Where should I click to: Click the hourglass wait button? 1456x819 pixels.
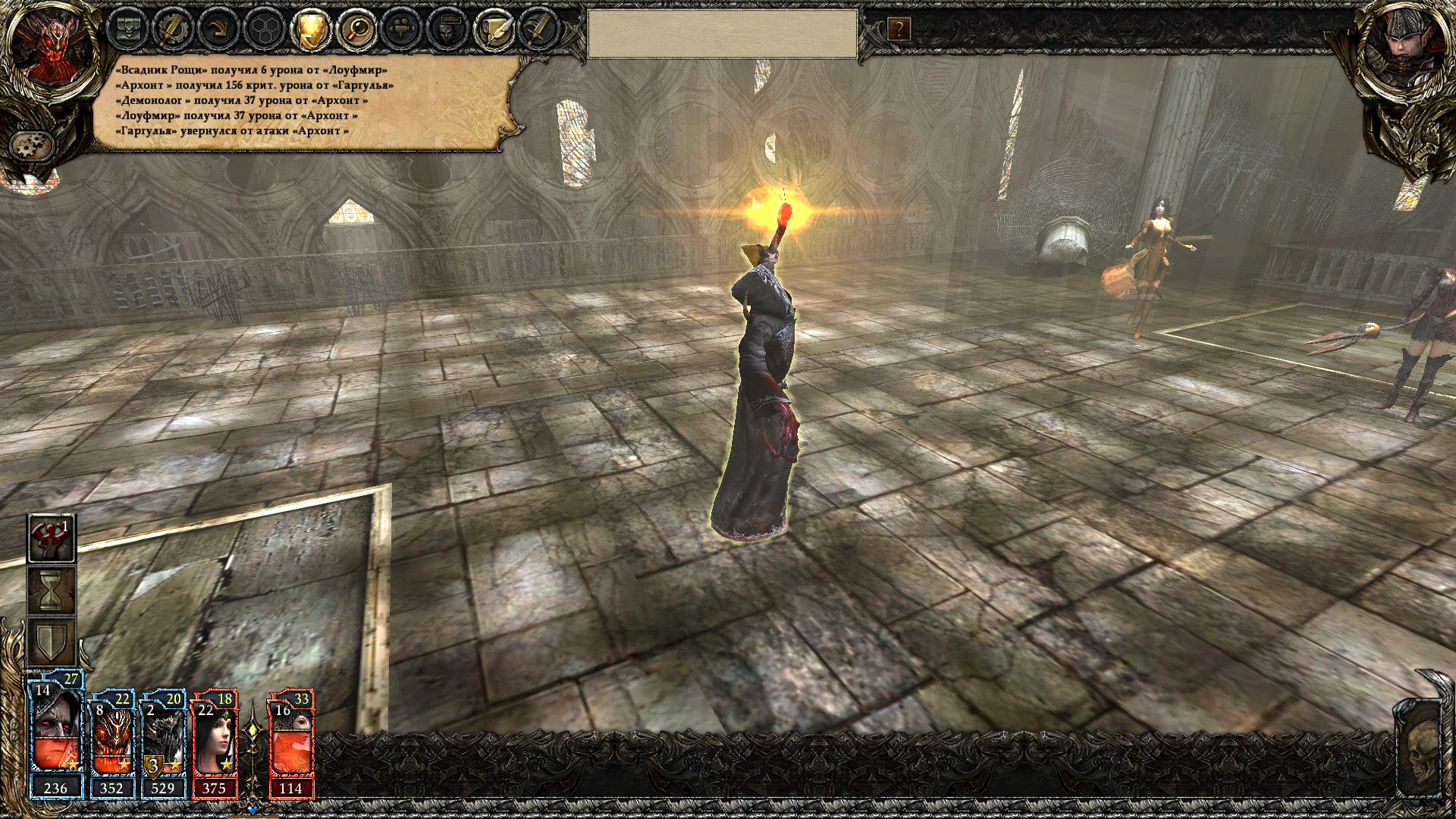pyautogui.click(x=52, y=590)
